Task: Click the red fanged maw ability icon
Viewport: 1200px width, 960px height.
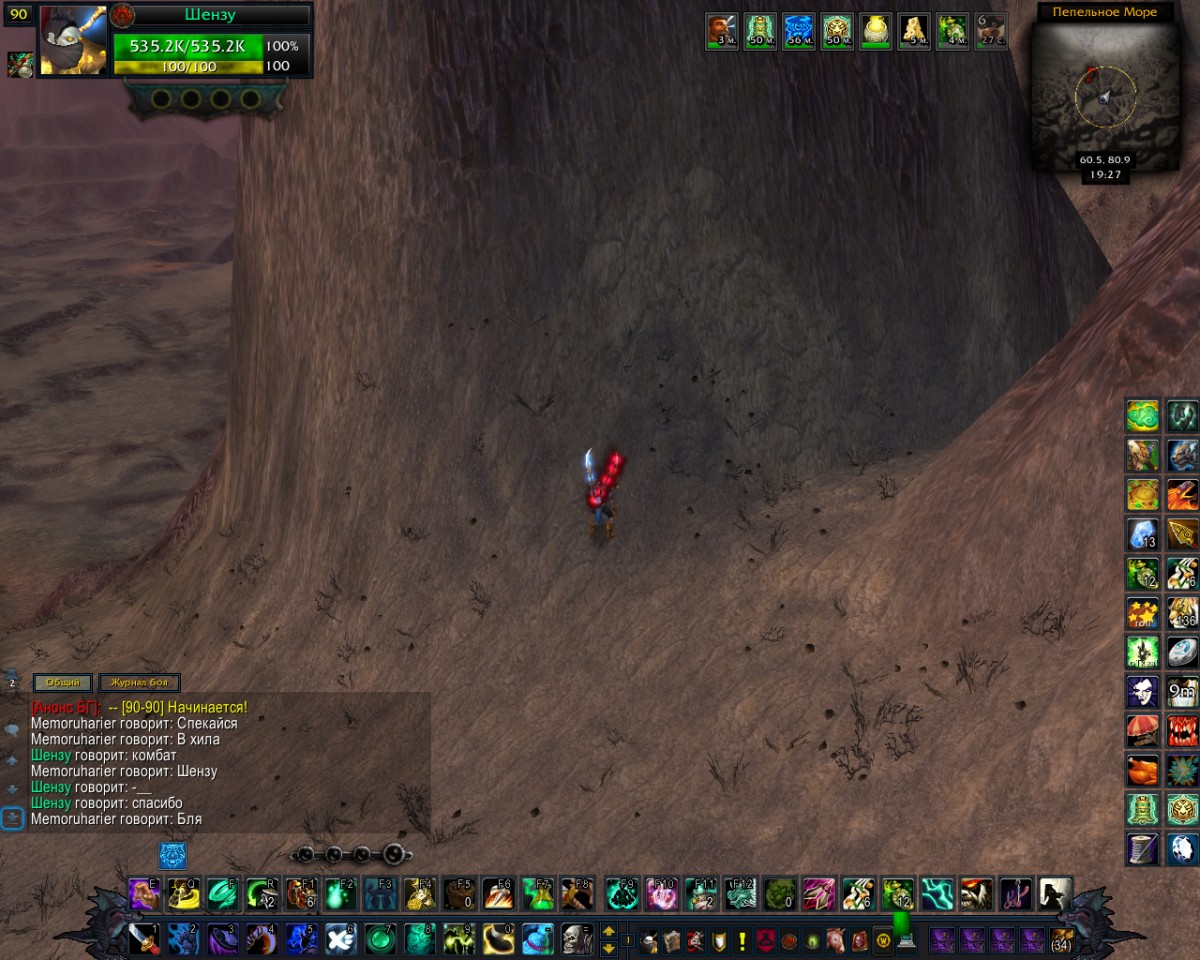Action: 1183,730
